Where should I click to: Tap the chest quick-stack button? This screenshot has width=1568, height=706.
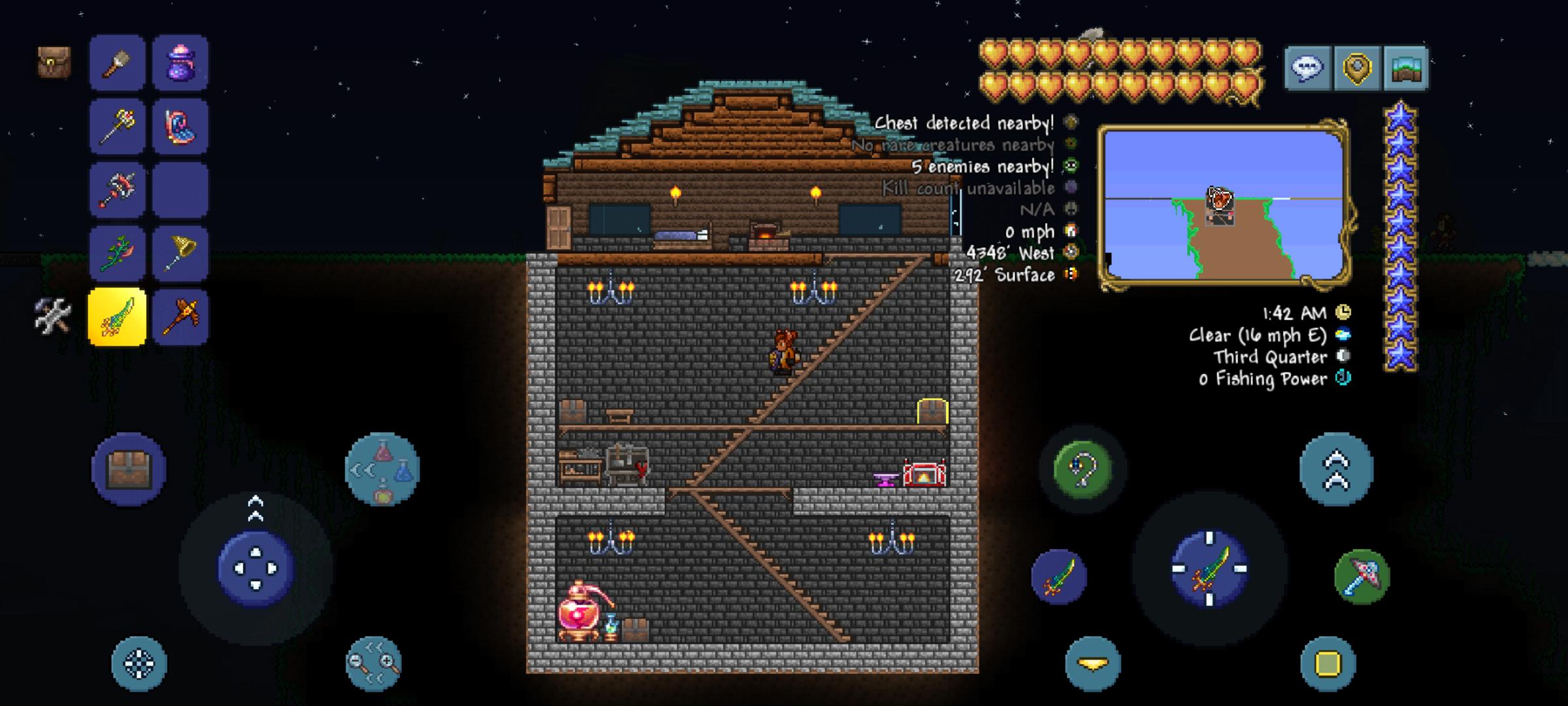tap(129, 469)
